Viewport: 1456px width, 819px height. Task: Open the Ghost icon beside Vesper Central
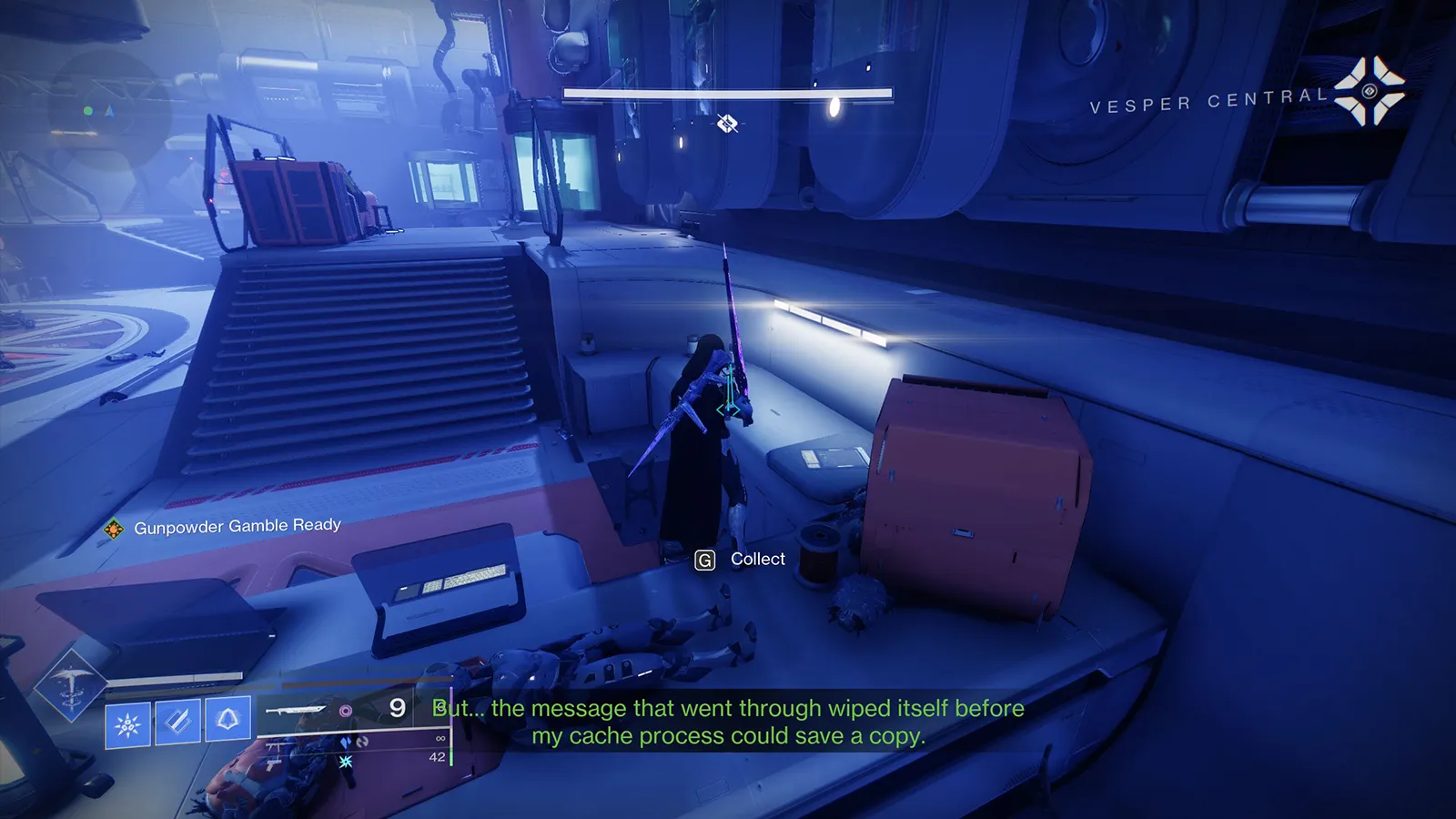(1370, 90)
